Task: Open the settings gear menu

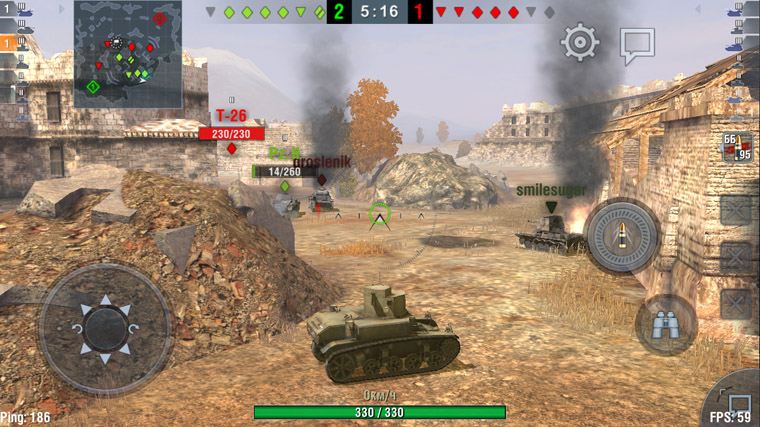Action: [579, 42]
